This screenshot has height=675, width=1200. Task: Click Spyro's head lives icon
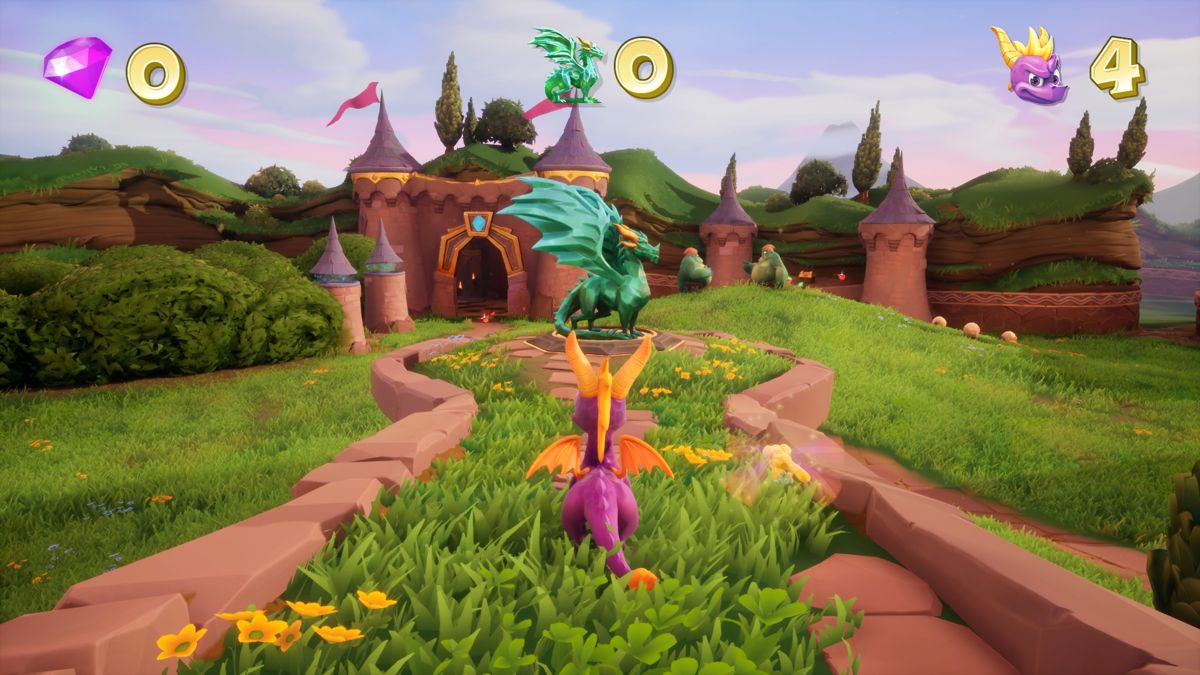1030,66
